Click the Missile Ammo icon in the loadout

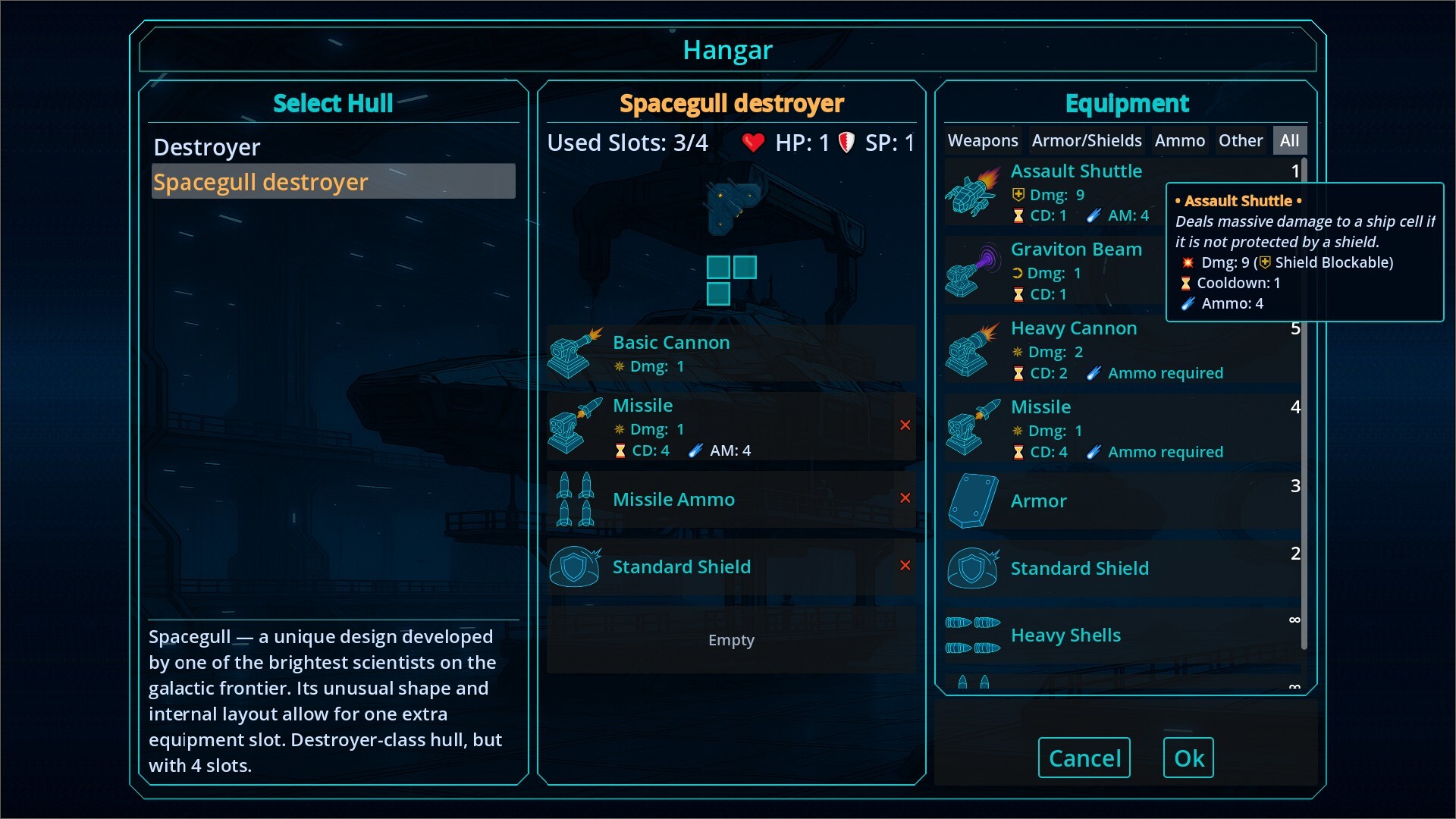pos(574,499)
